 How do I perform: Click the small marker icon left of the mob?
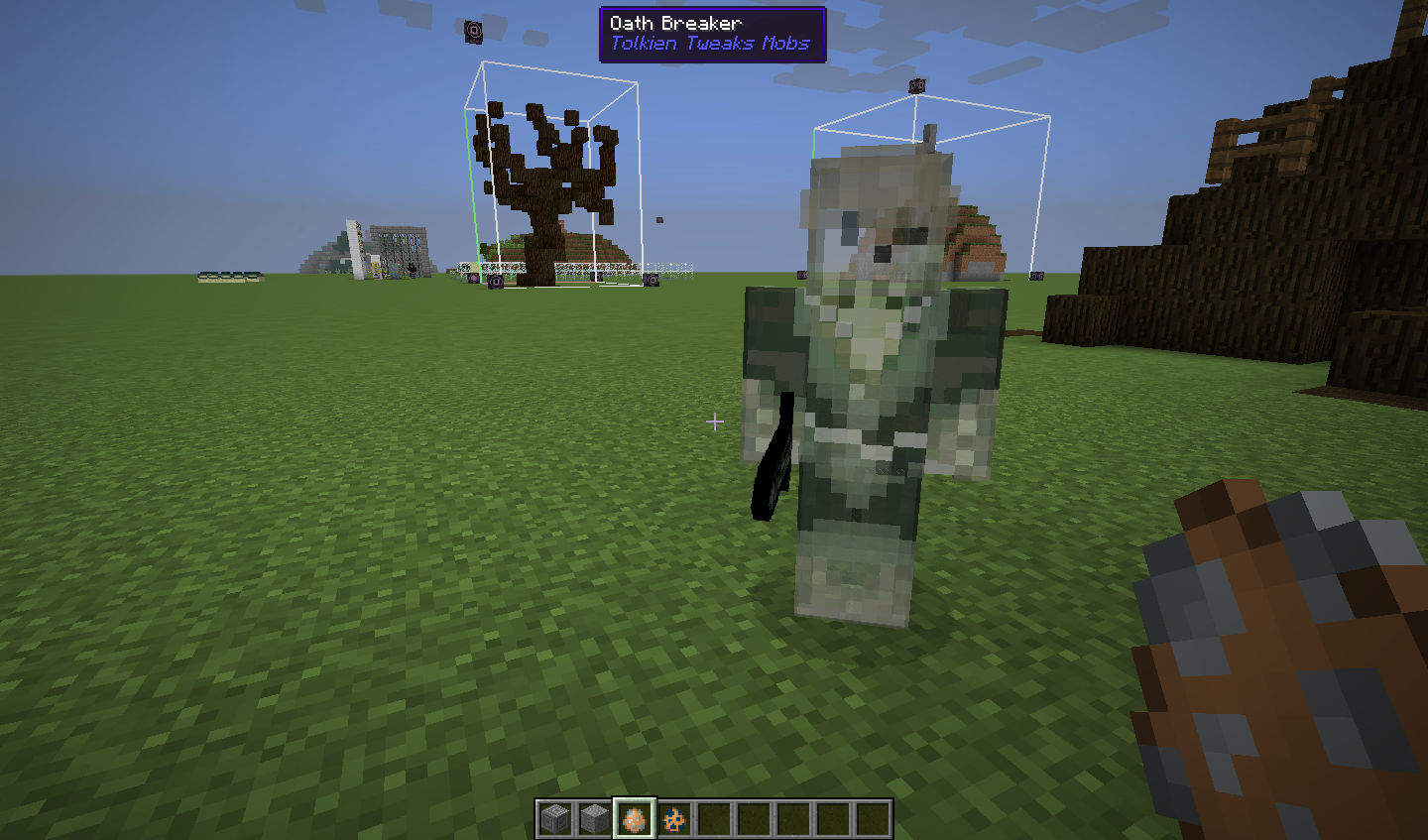pyautogui.click(x=801, y=276)
